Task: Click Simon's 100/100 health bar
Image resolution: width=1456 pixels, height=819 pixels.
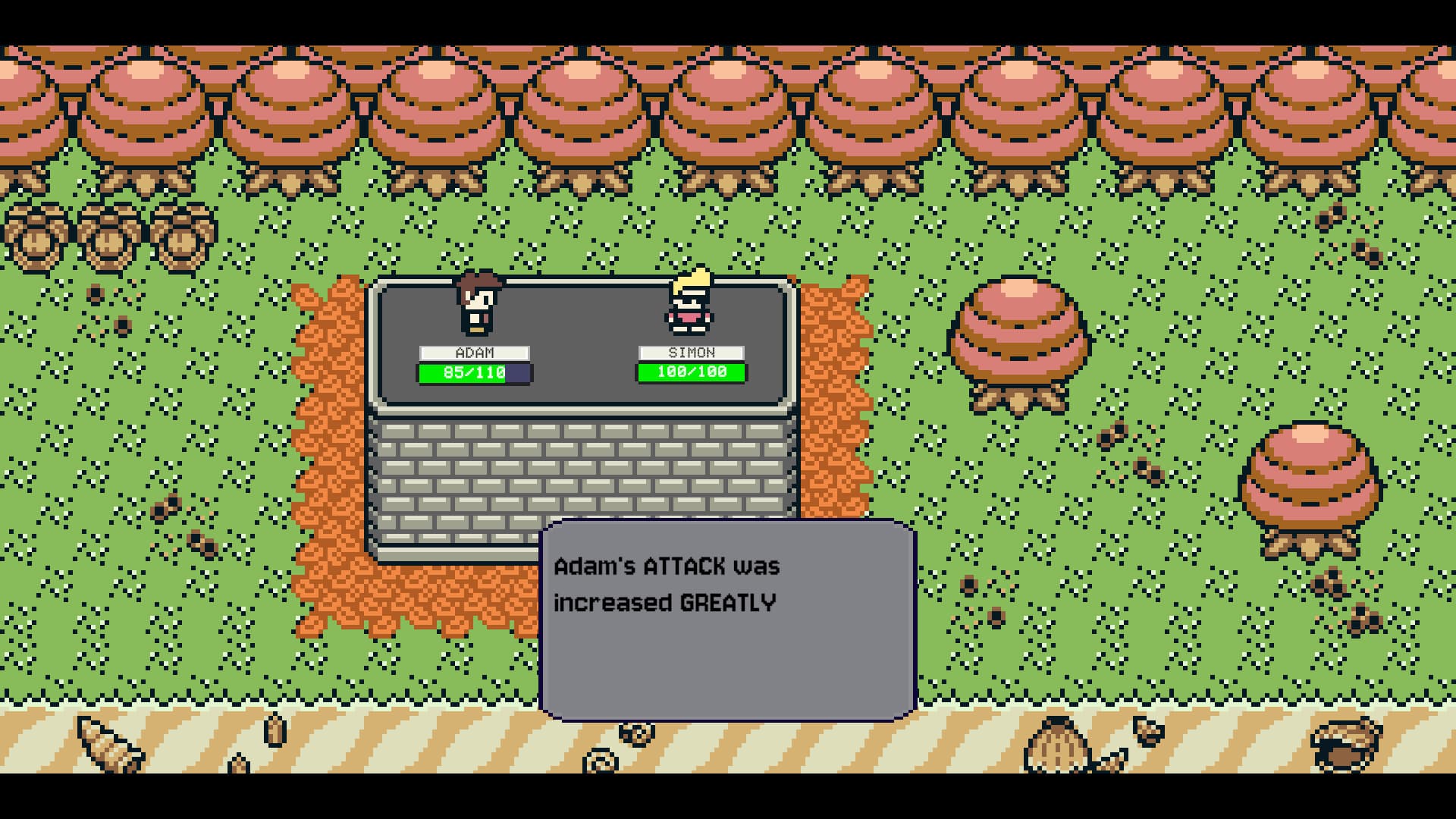Action: tap(690, 372)
